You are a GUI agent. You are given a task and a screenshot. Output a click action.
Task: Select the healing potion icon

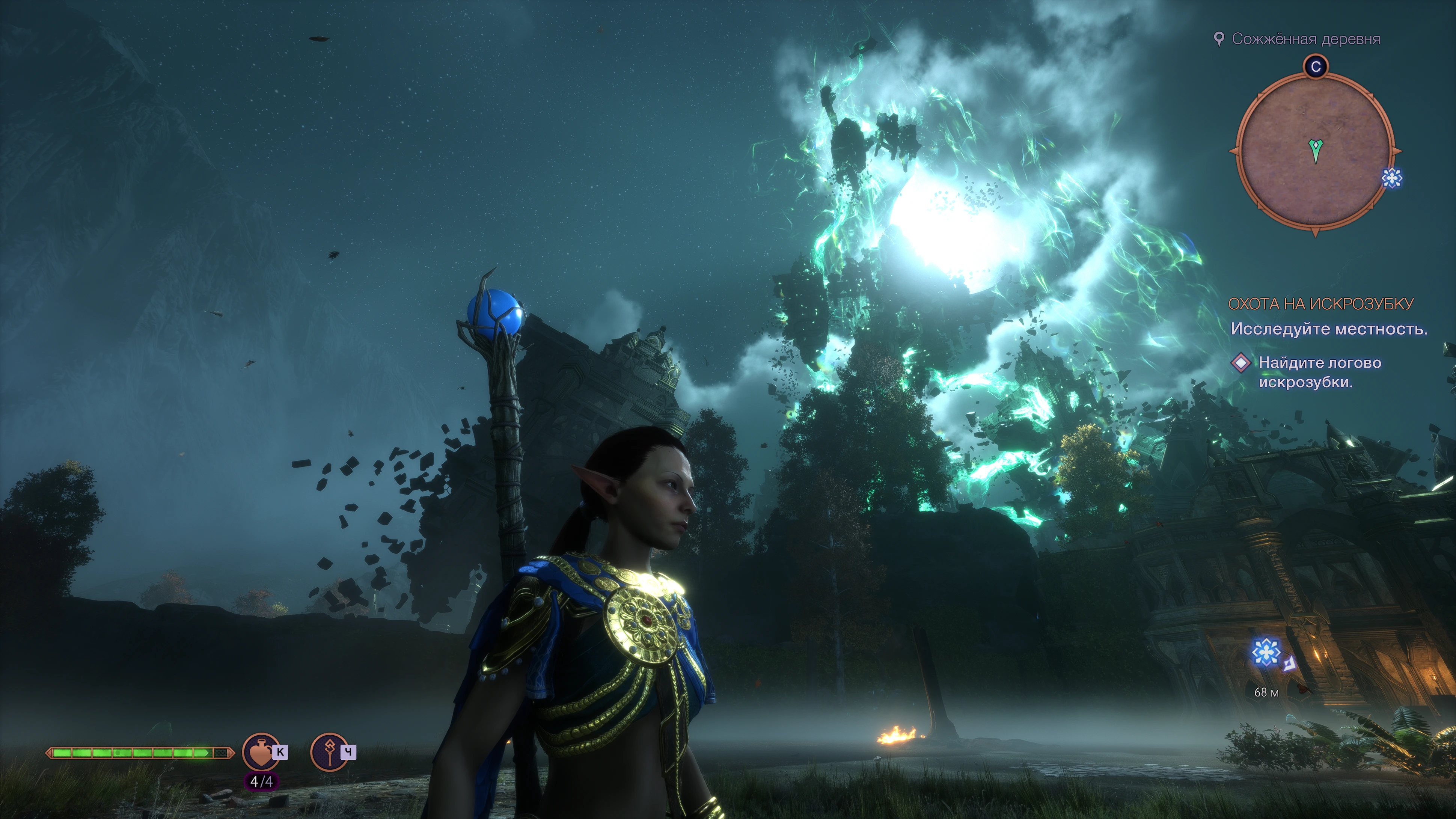coord(261,751)
